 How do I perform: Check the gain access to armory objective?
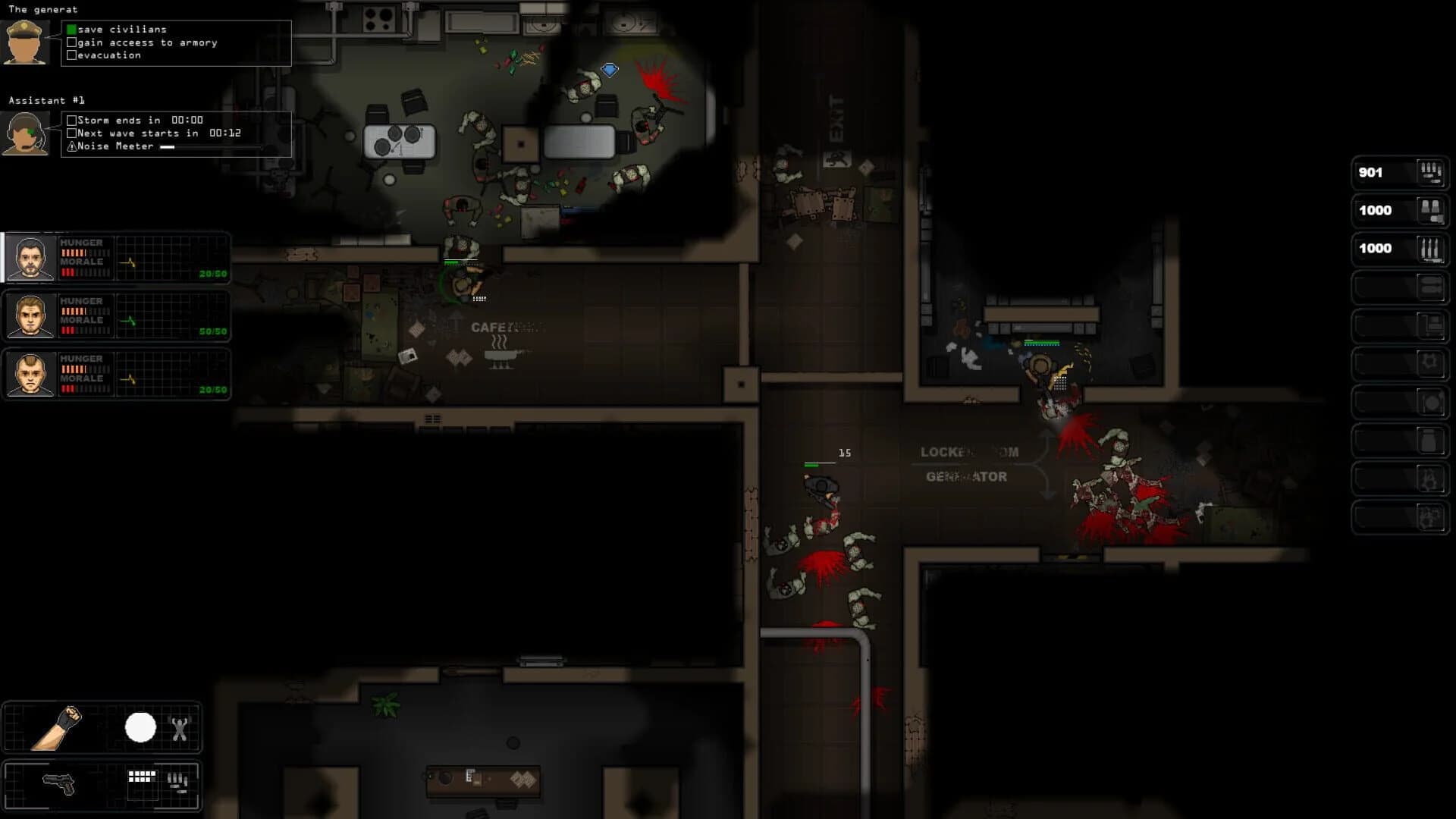(x=71, y=42)
